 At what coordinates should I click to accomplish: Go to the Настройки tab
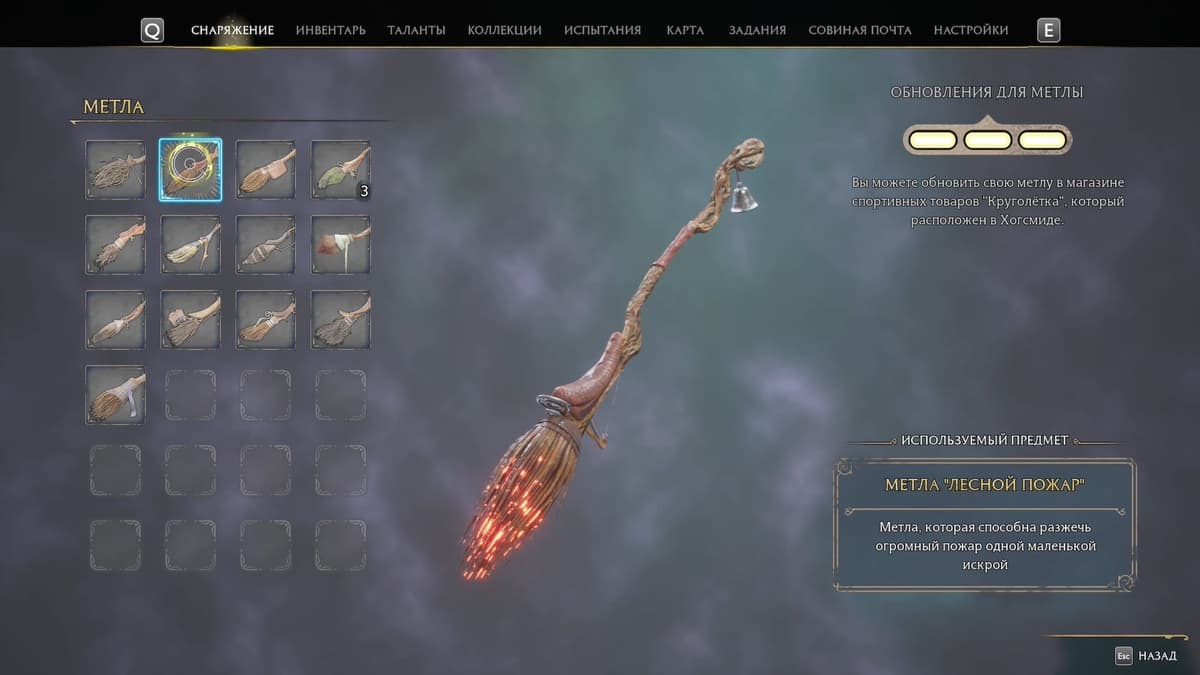(970, 30)
